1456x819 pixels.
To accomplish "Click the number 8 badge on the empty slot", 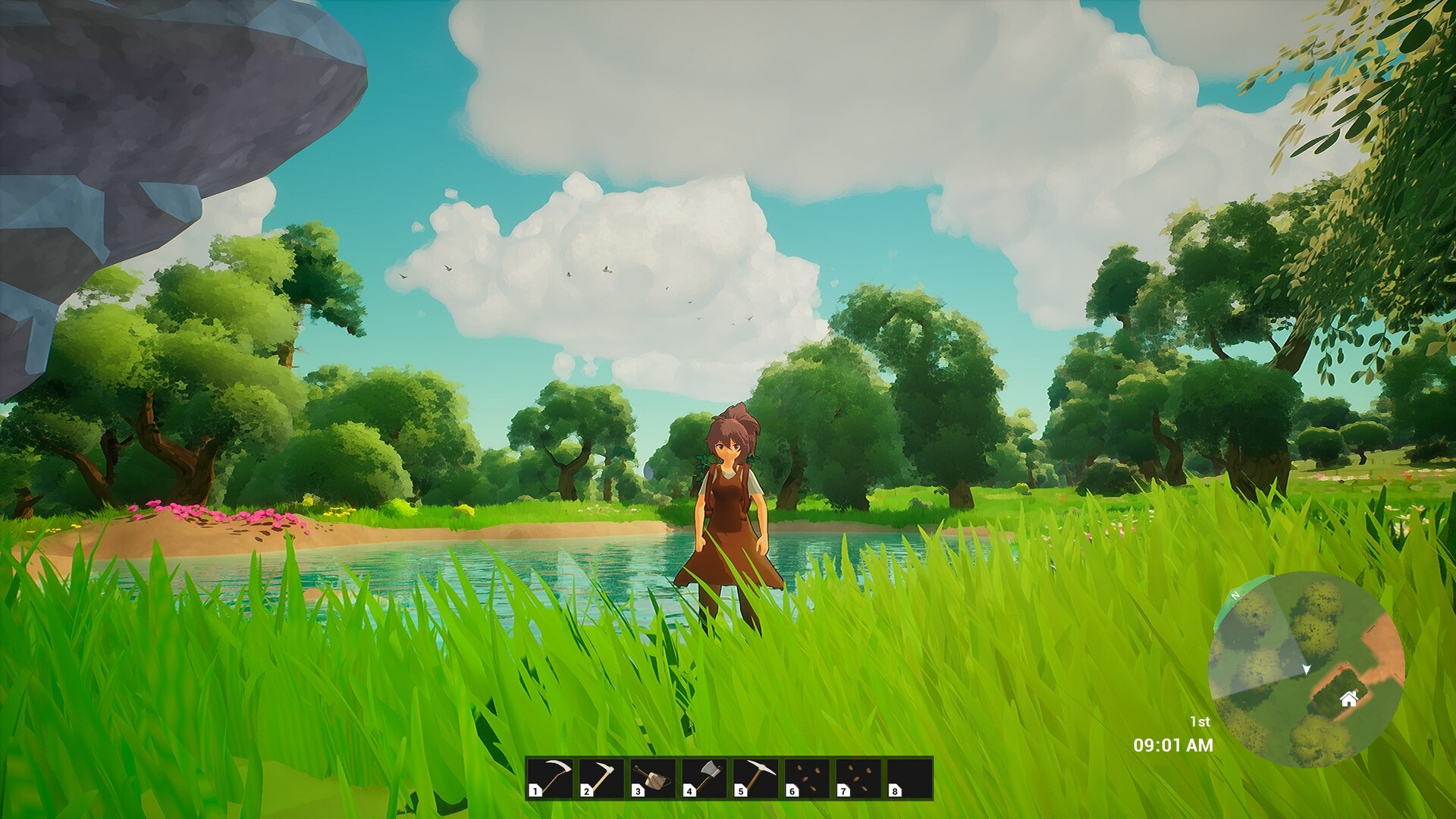I will click(x=894, y=792).
